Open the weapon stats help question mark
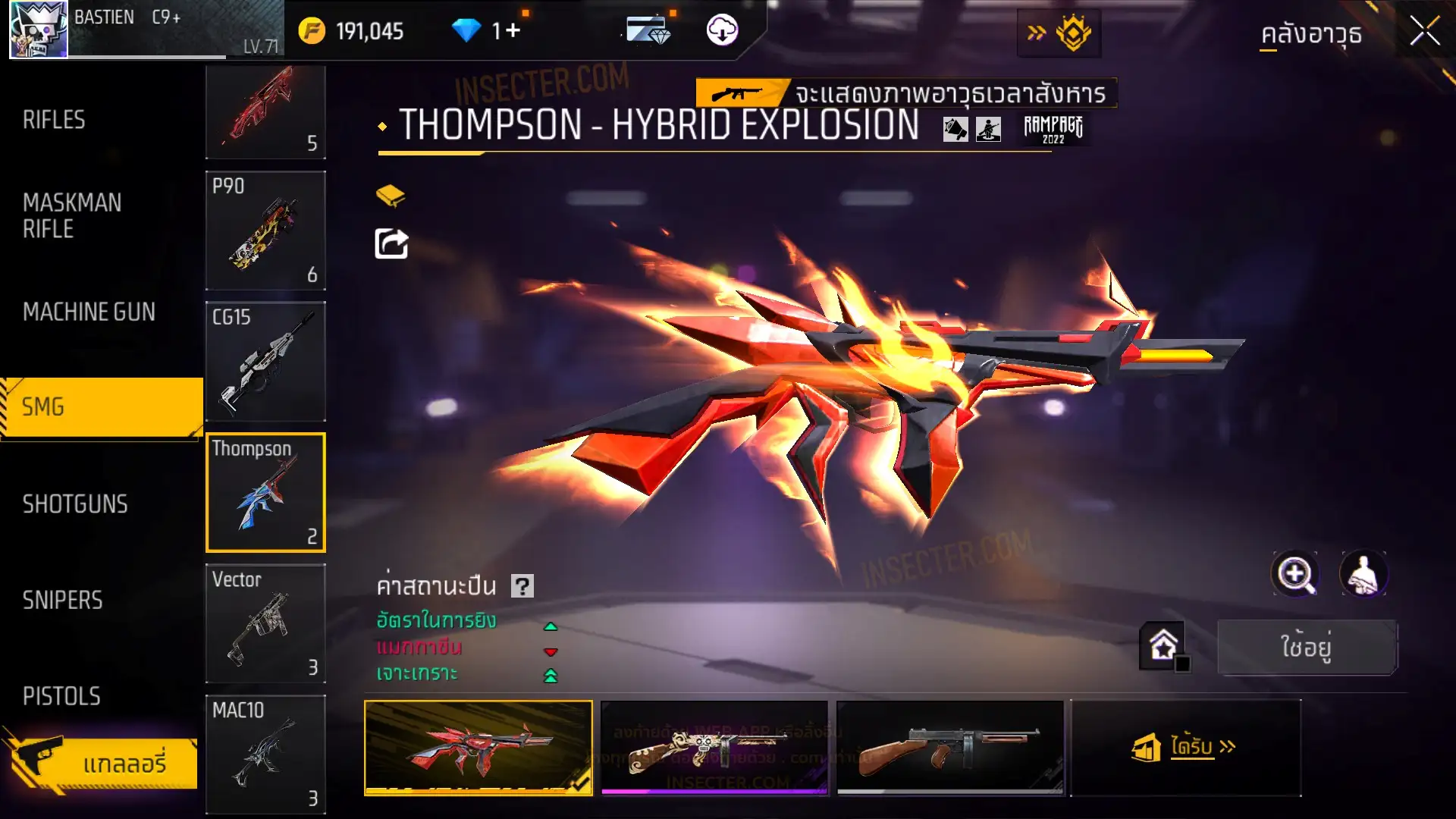1456x819 pixels. coord(522,586)
